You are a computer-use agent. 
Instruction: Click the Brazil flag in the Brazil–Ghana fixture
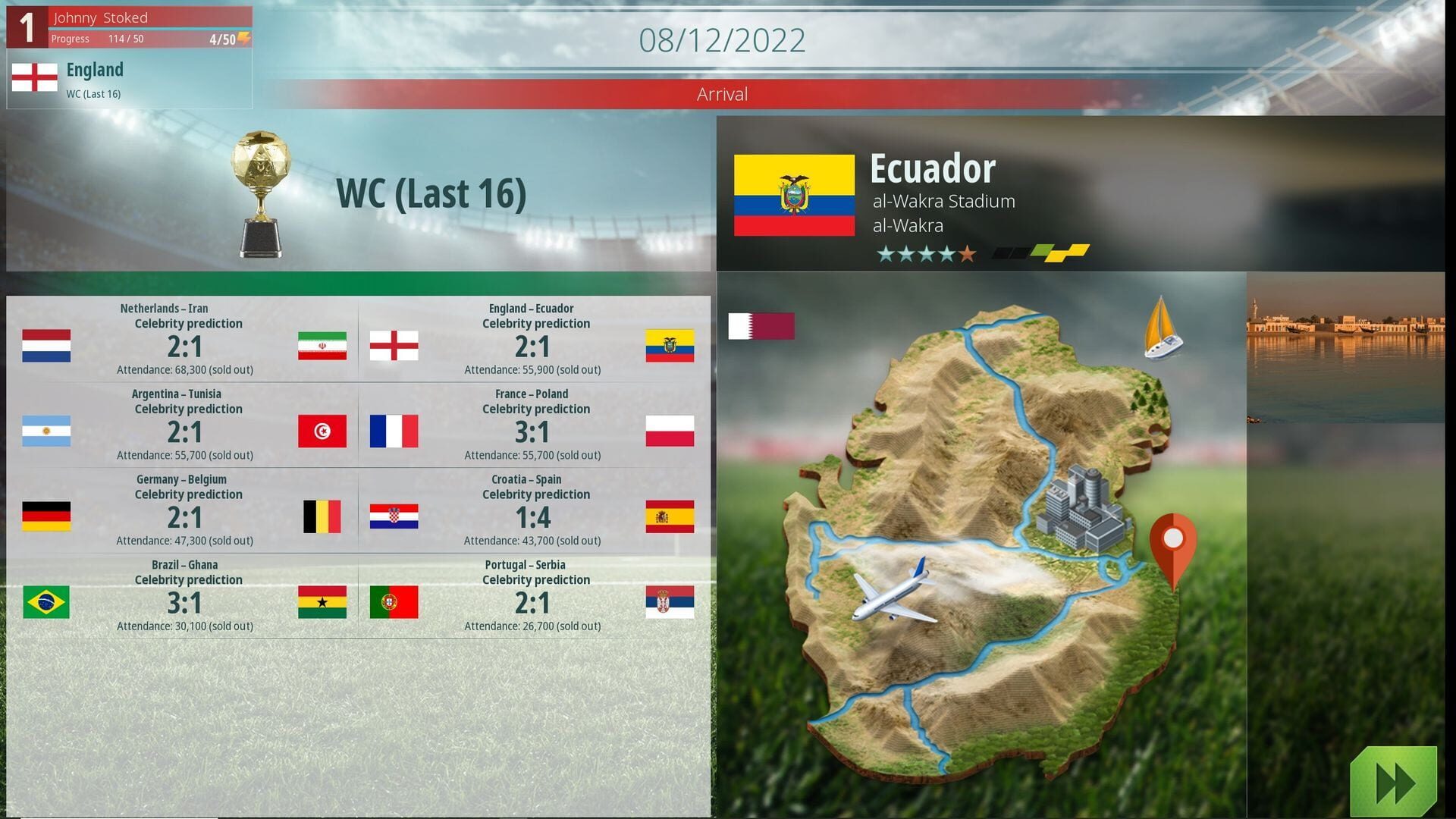click(x=46, y=602)
